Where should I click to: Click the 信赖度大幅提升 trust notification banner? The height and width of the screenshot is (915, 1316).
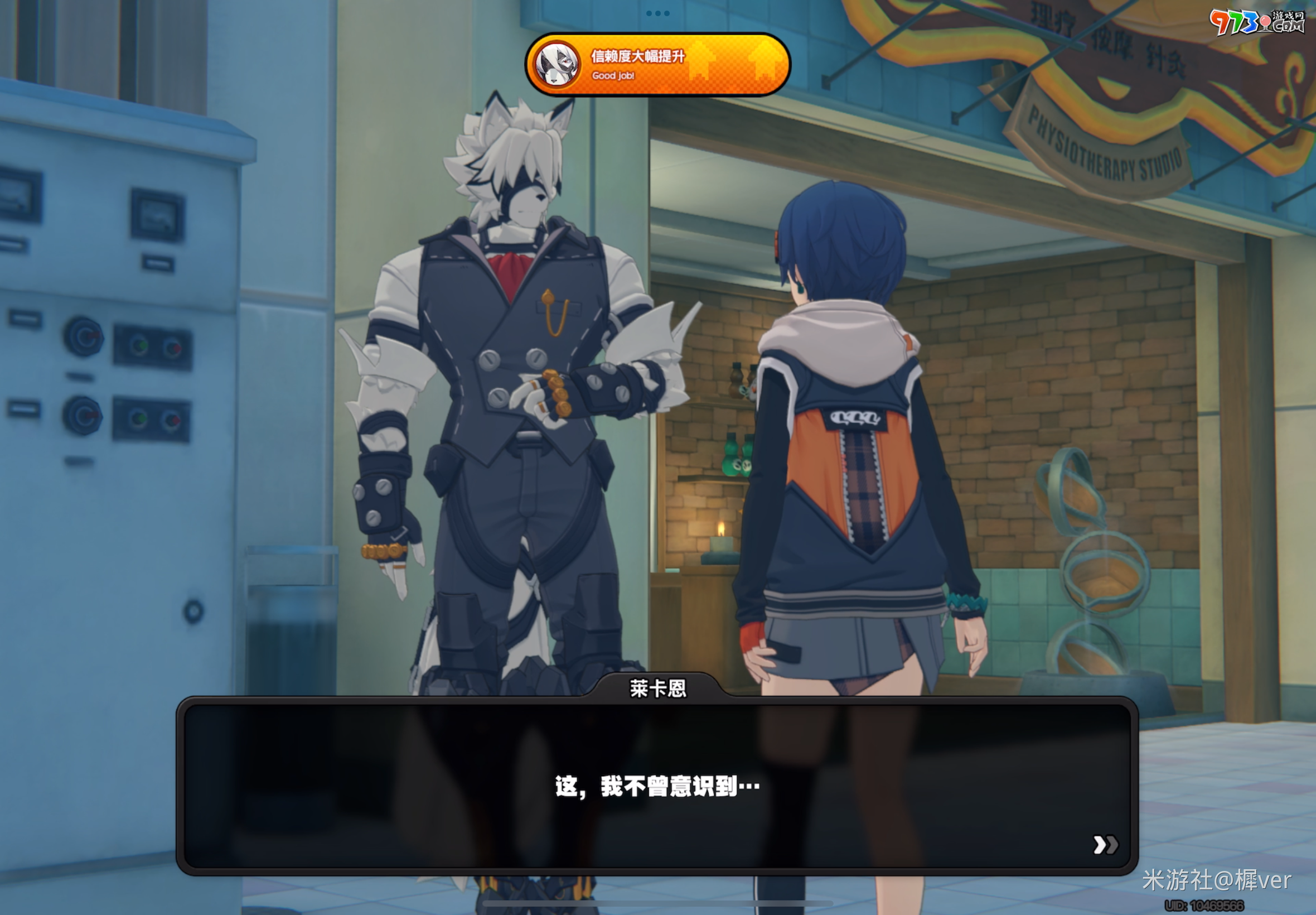(x=657, y=64)
